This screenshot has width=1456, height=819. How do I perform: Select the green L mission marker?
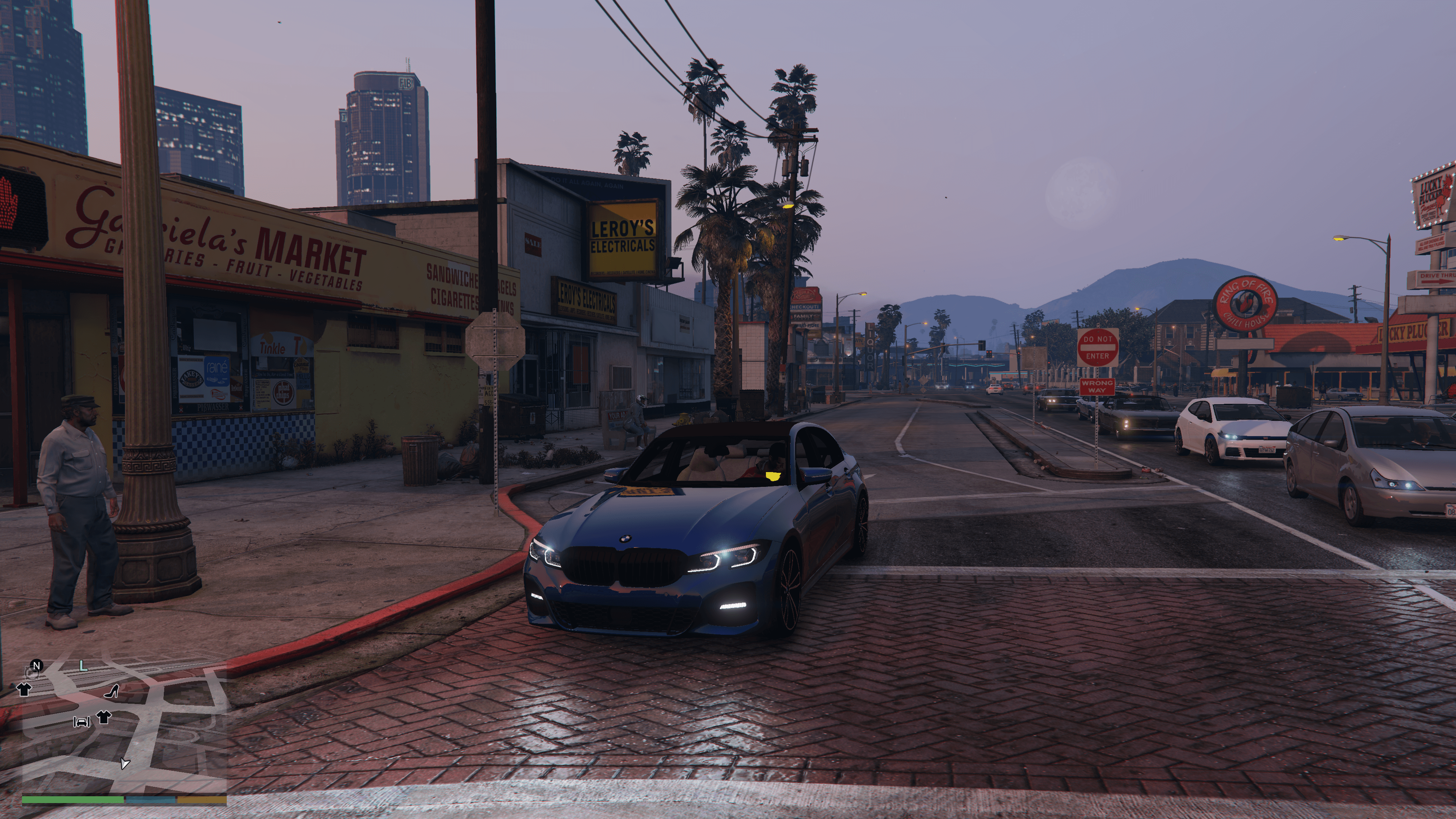[83, 667]
